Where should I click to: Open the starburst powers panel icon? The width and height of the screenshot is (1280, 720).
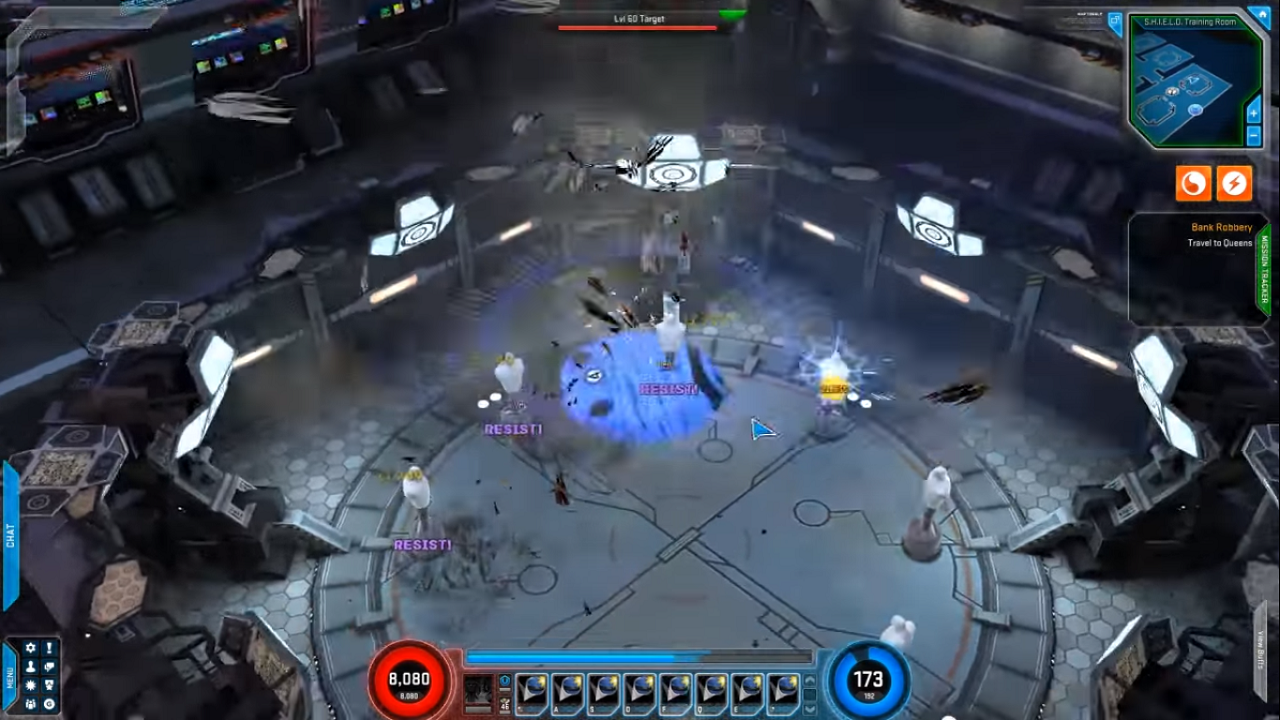click(30, 686)
